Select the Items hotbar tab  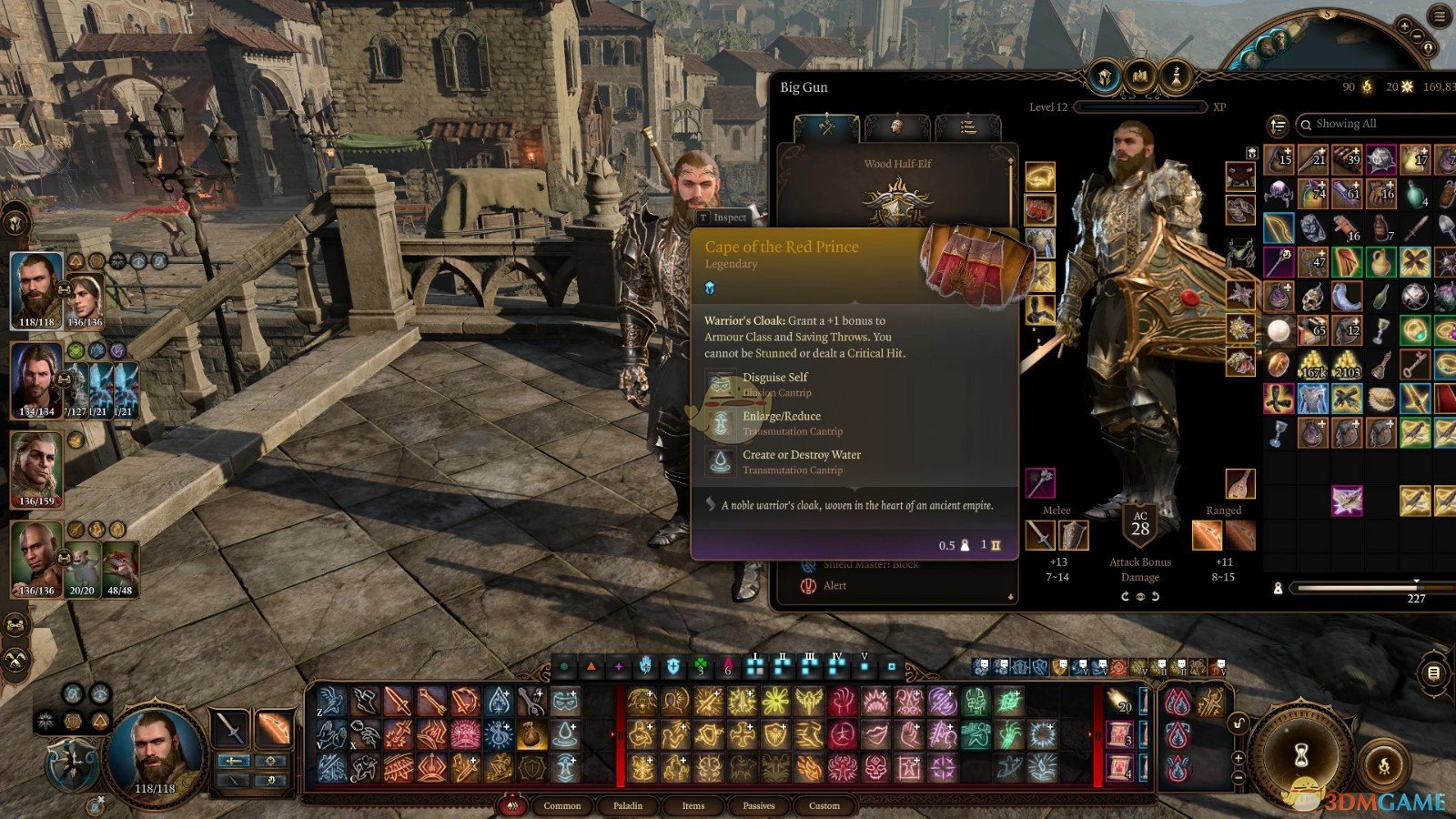point(693,805)
